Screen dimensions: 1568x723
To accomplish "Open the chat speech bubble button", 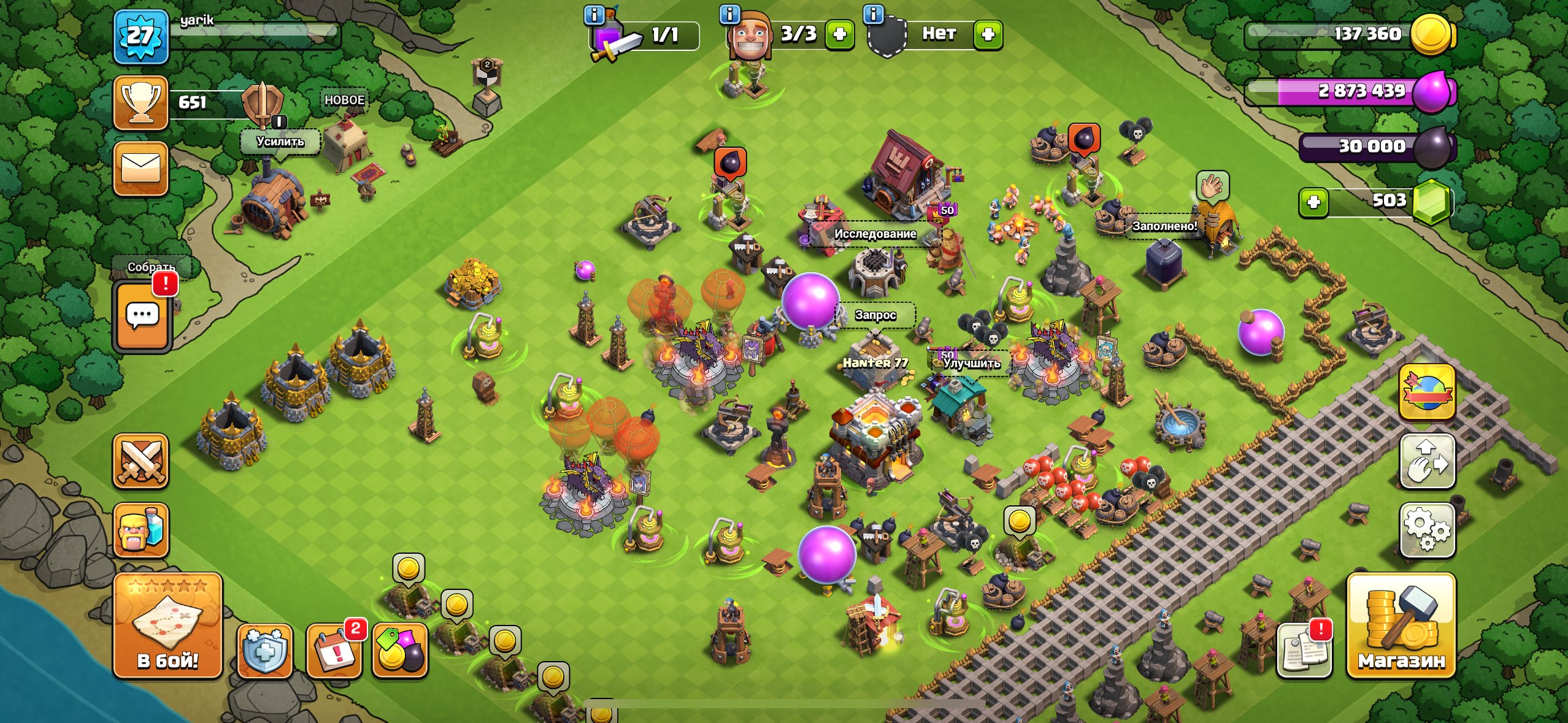I will tap(142, 317).
